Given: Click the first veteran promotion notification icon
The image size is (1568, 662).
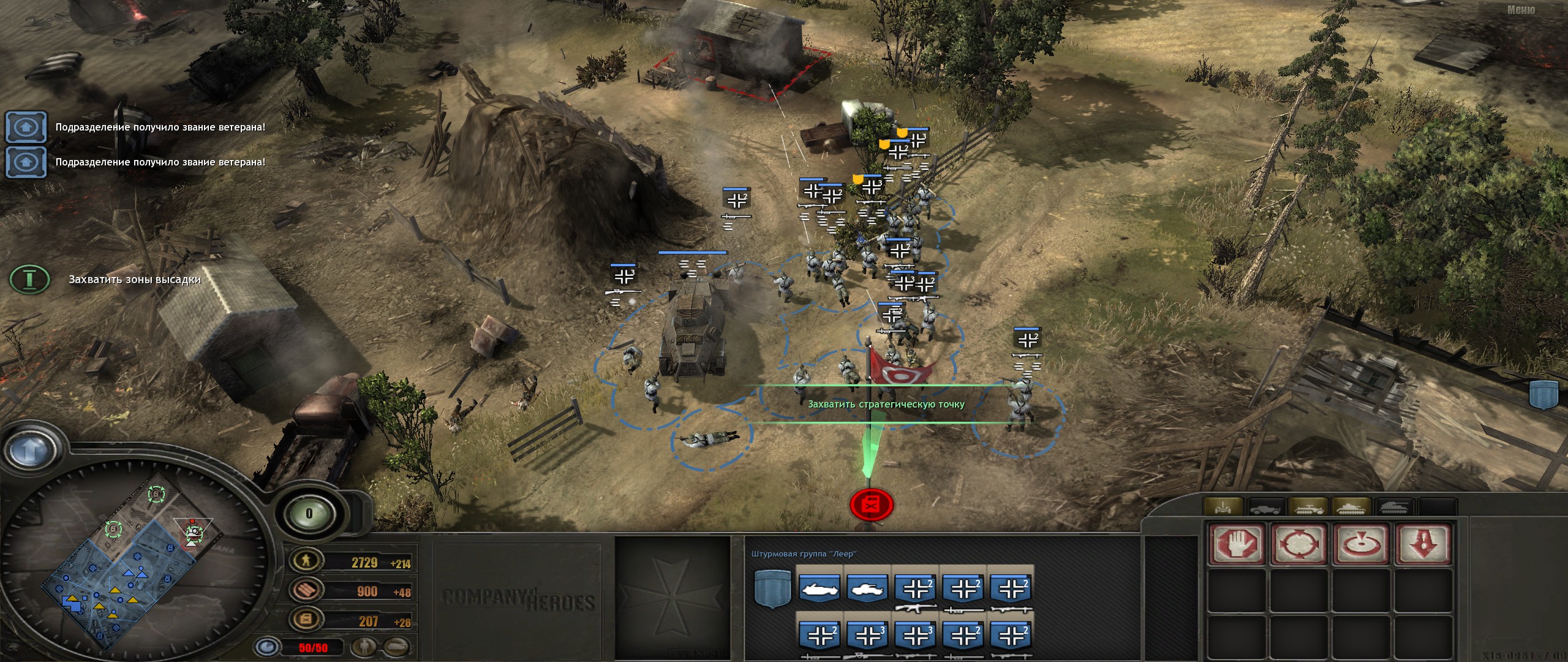Looking at the screenshot, I should click(x=26, y=127).
